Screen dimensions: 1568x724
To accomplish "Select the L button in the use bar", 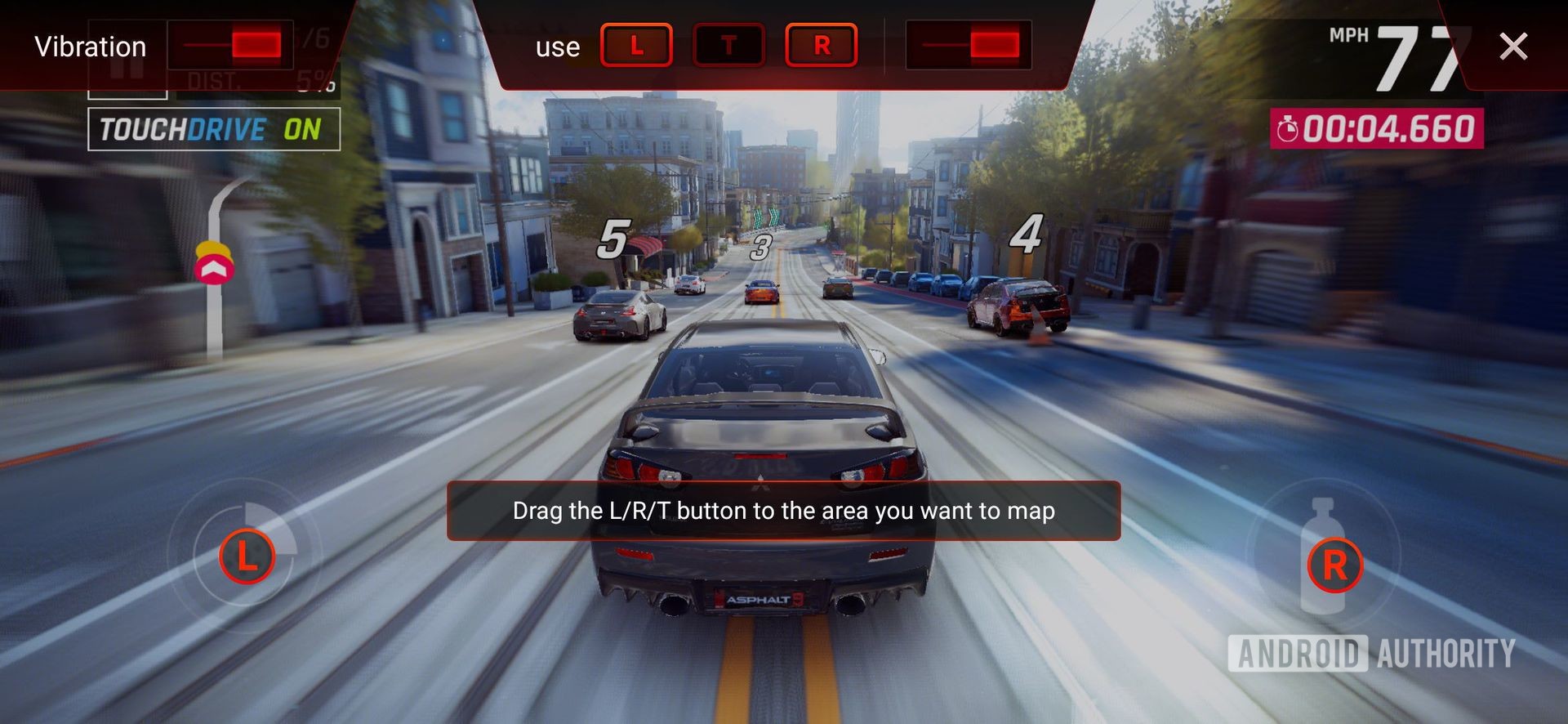I will pyautogui.click(x=636, y=45).
